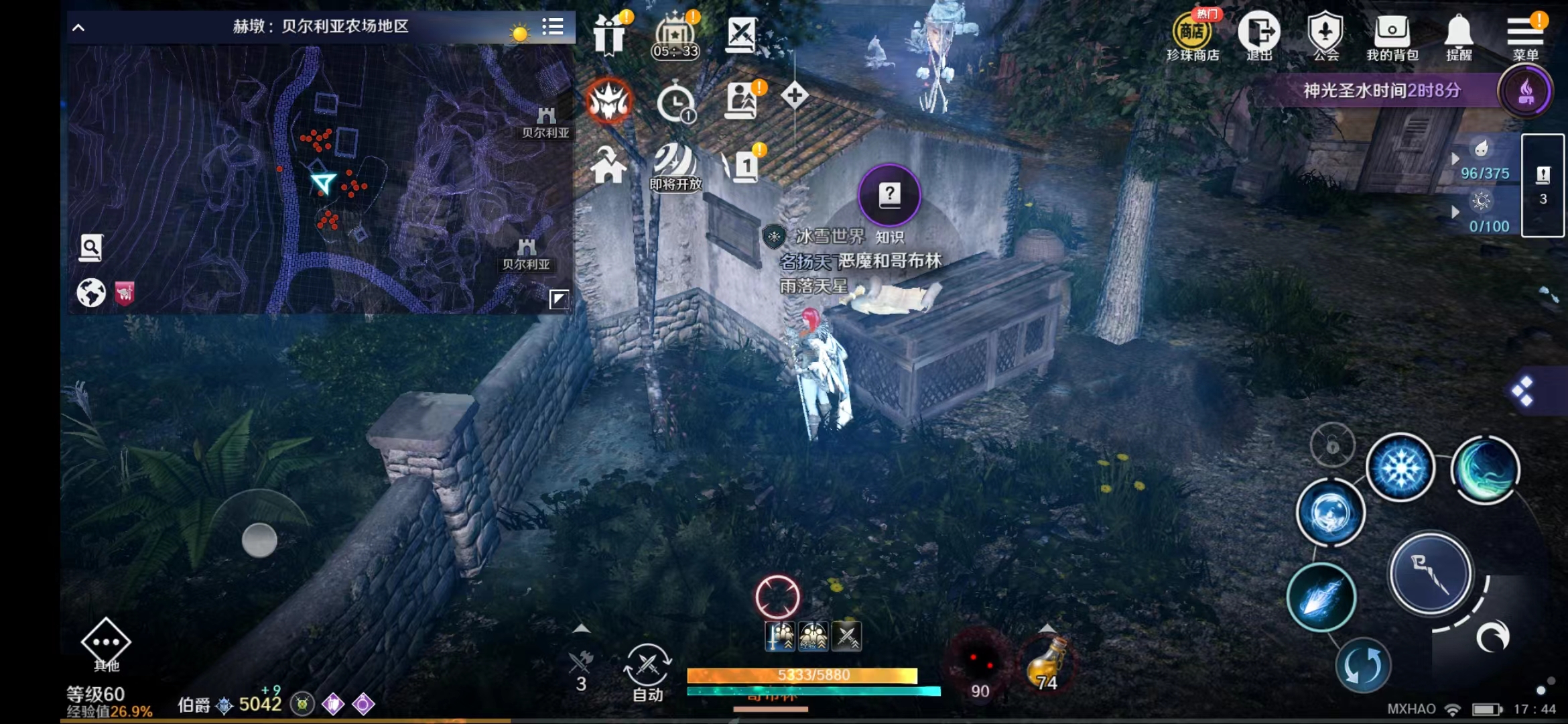Open the 公会 guild icon

coord(1326,30)
